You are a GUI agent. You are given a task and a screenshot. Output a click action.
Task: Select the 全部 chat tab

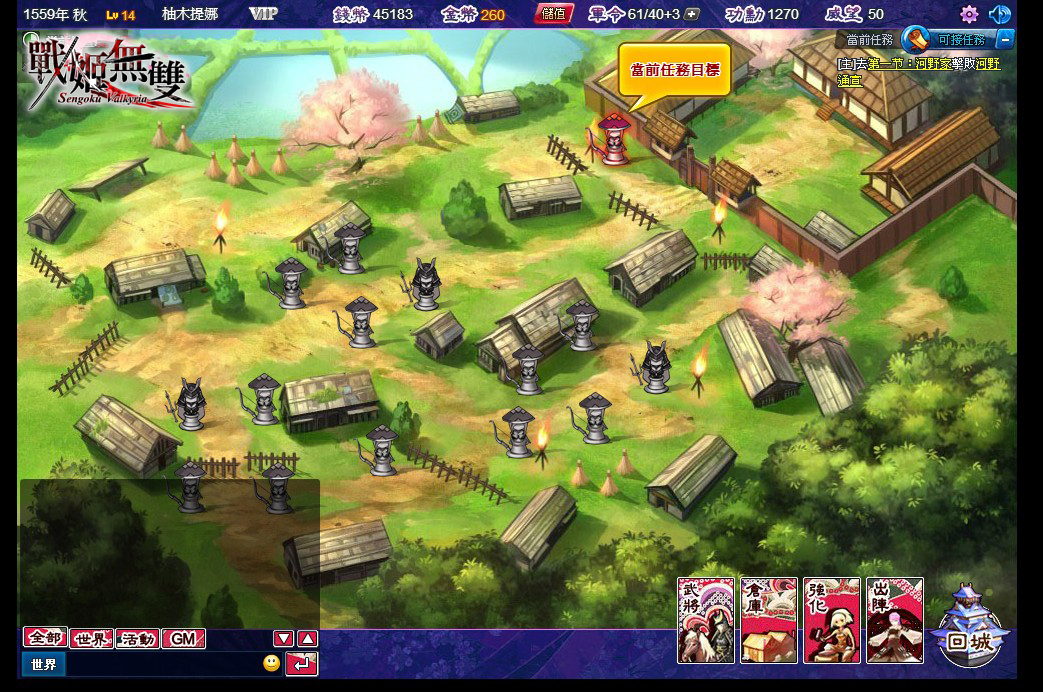45,638
